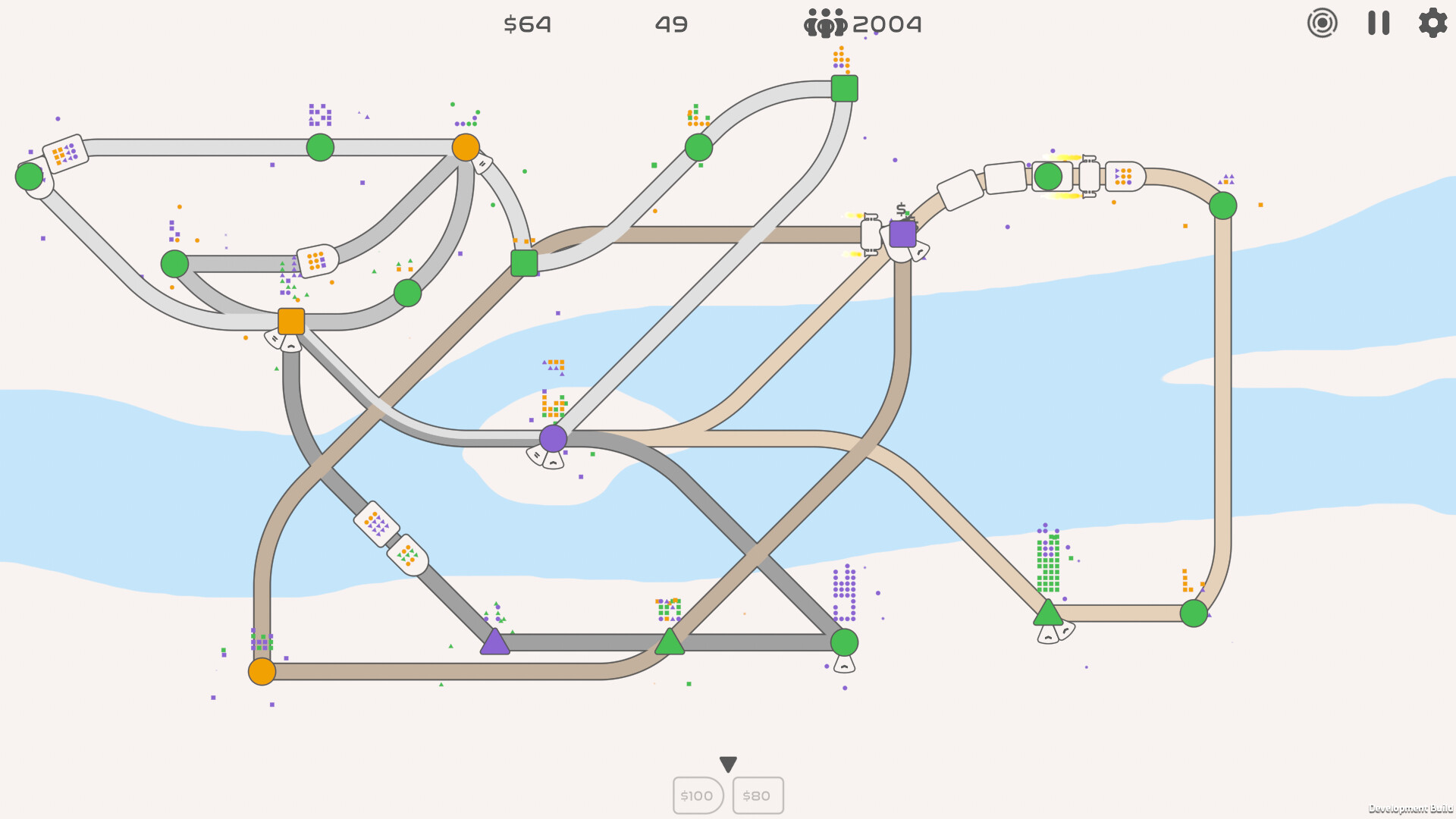The height and width of the screenshot is (819, 1456).
Task: Expand the shop panel with the triangle arrow
Action: [x=727, y=764]
